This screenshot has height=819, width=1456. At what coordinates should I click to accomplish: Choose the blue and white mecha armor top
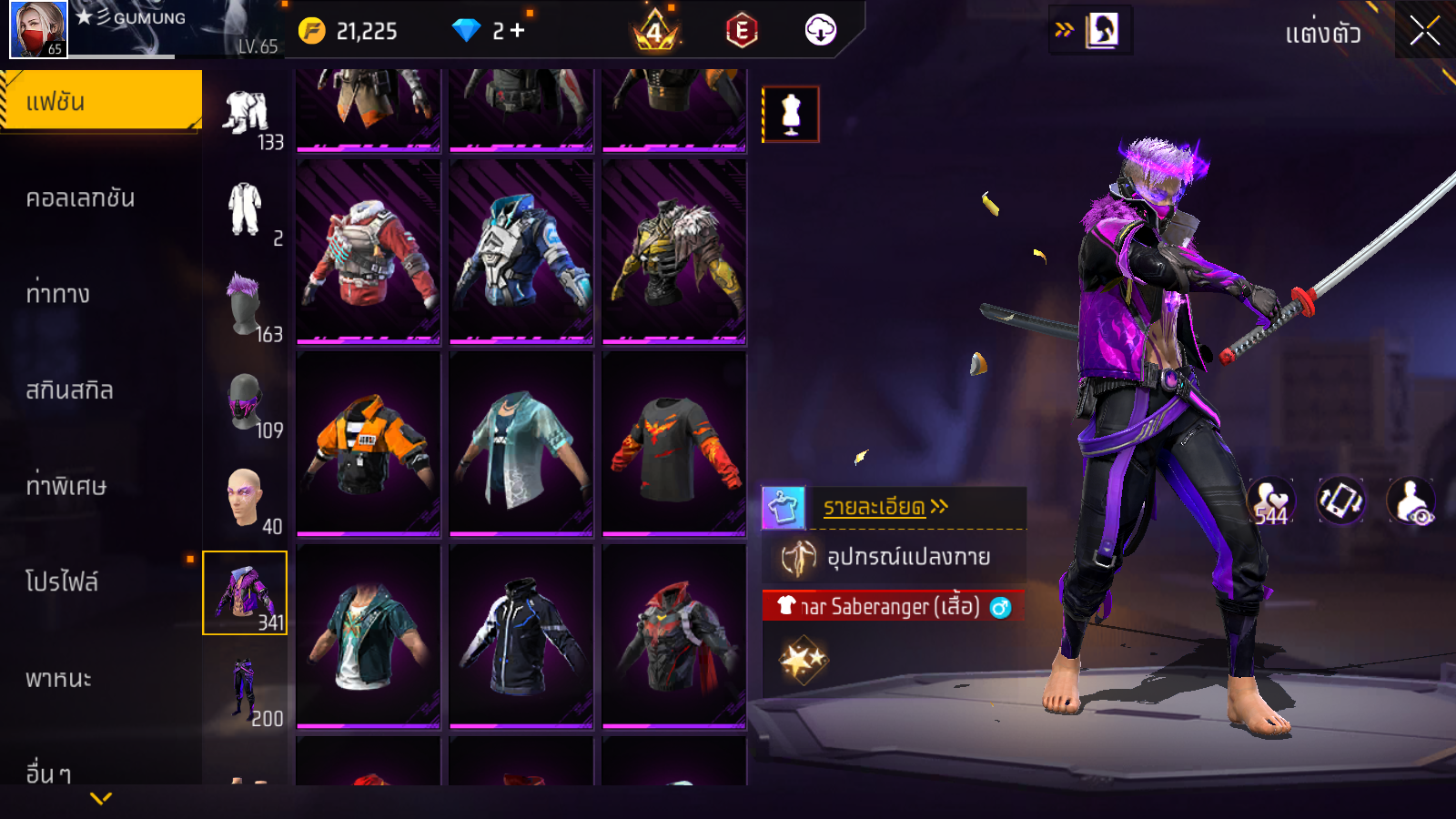[521, 252]
